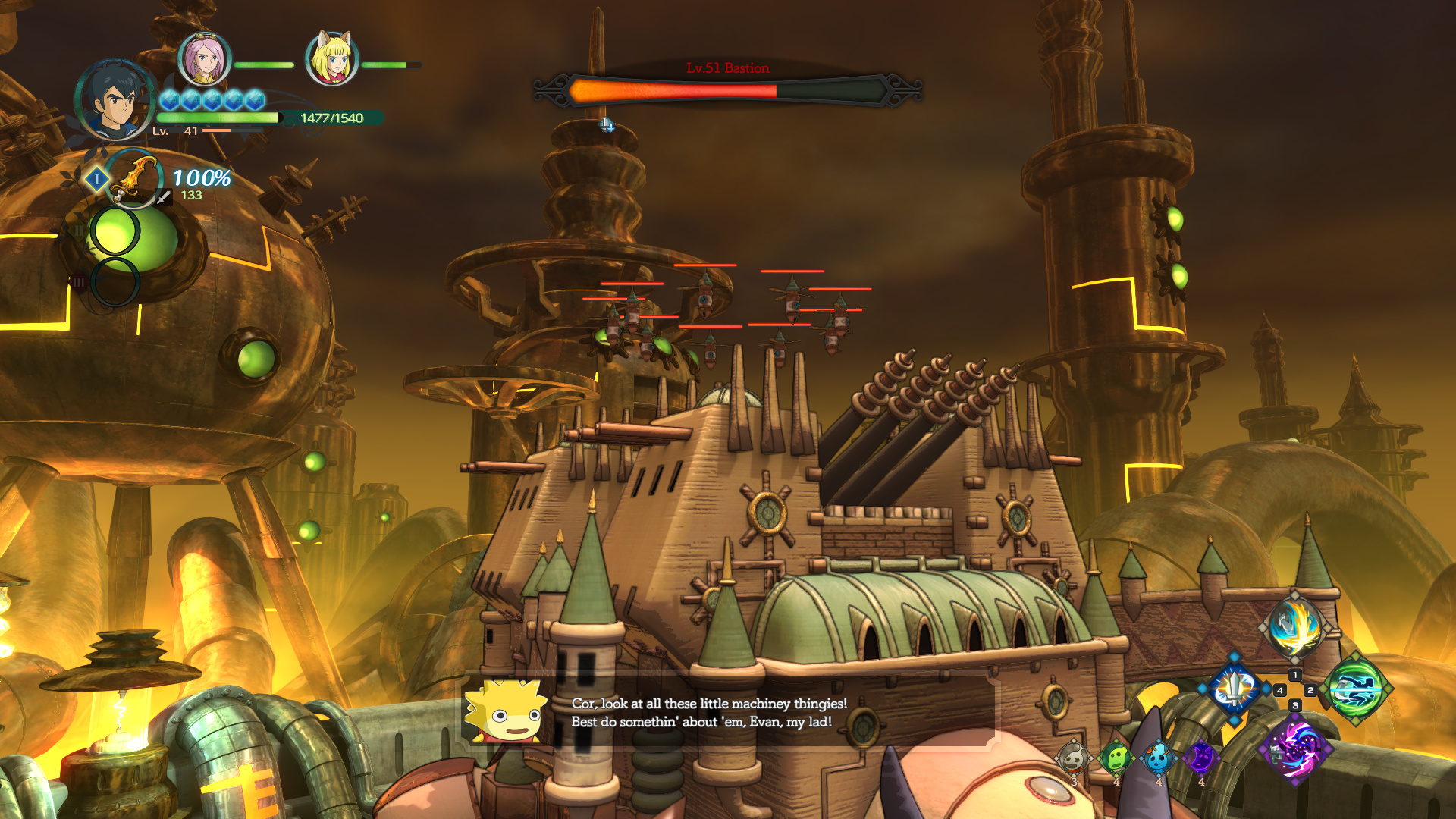The width and height of the screenshot is (1456, 819).
Task: Select the grey higgledy icon
Action: tap(1074, 757)
